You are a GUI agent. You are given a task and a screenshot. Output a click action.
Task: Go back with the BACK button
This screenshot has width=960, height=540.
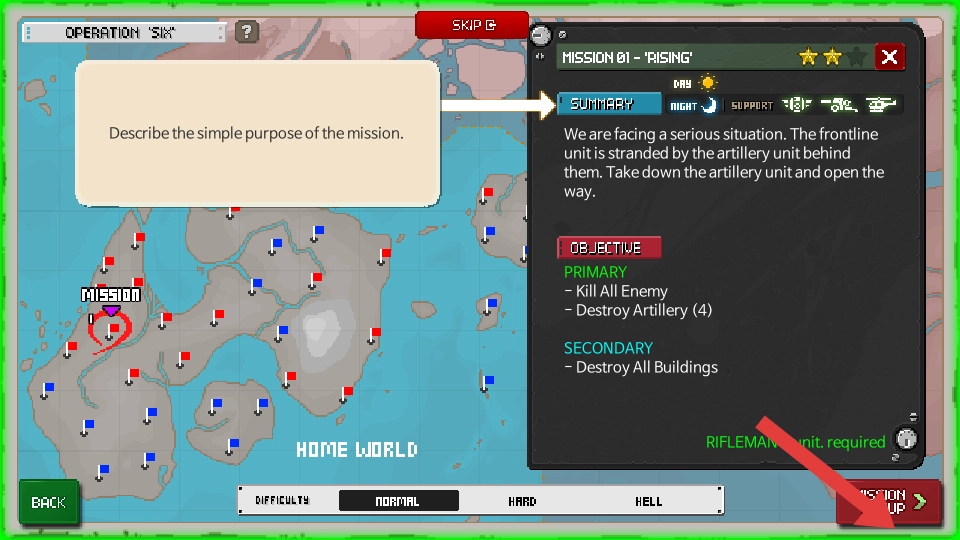(x=48, y=502)
